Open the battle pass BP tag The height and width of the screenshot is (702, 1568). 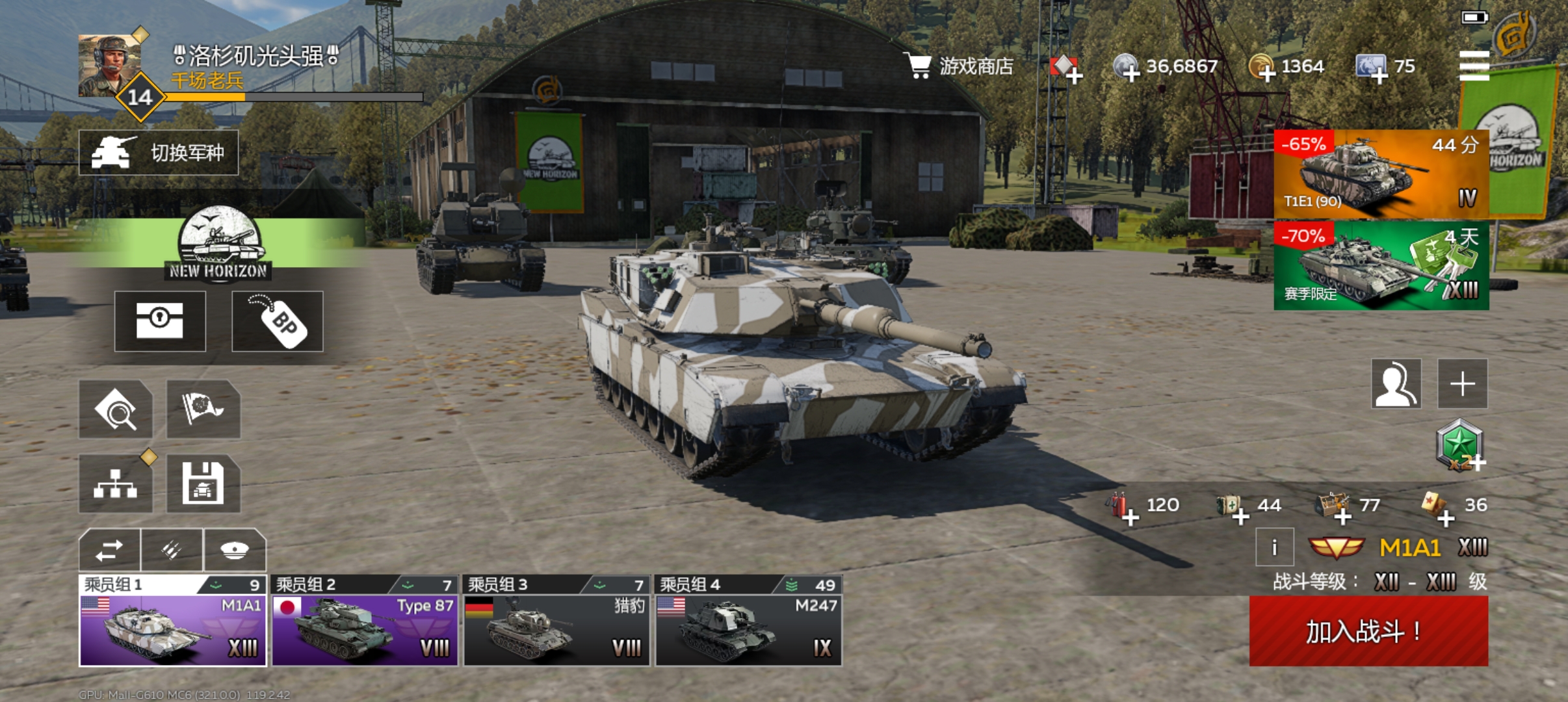[278, 321]
